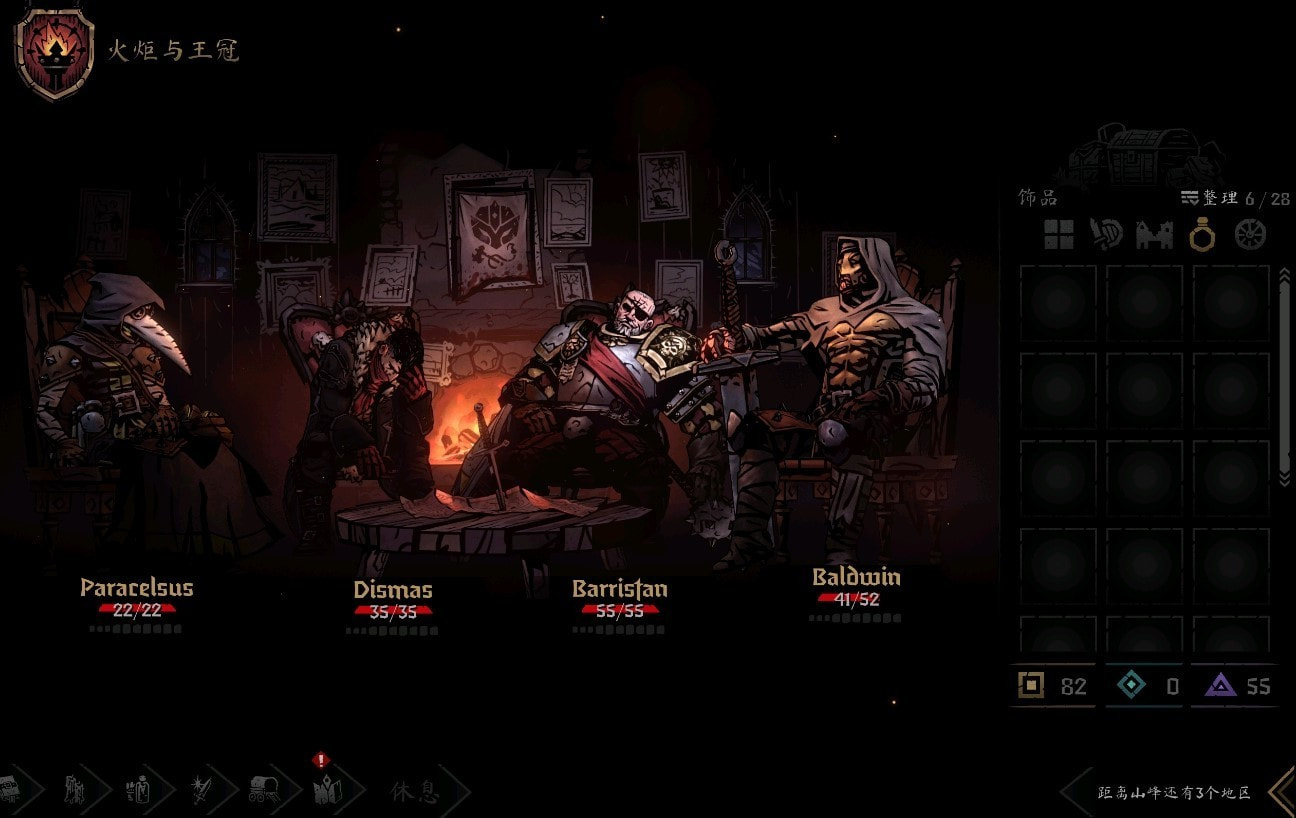Click the 整理 sort inventory button

(1210, 198)
